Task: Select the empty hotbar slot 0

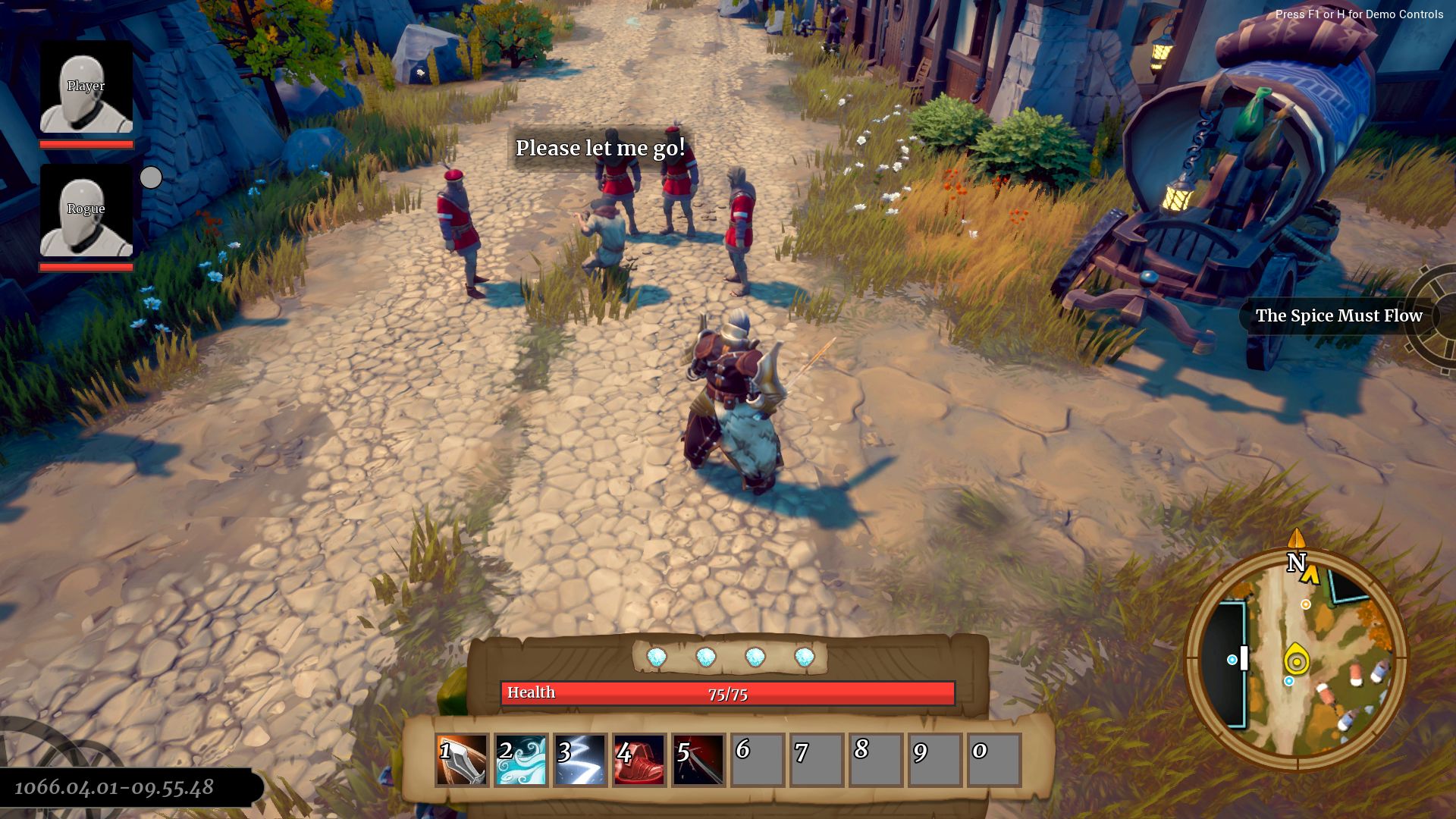Action: pos(994,760)
